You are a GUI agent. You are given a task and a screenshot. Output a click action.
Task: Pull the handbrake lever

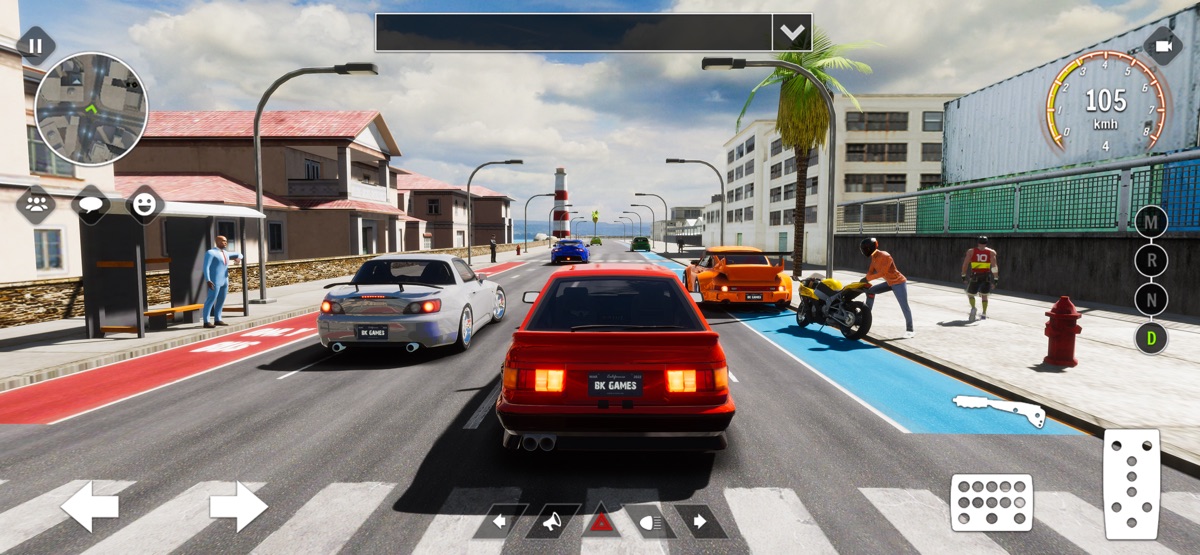(999, 409)
